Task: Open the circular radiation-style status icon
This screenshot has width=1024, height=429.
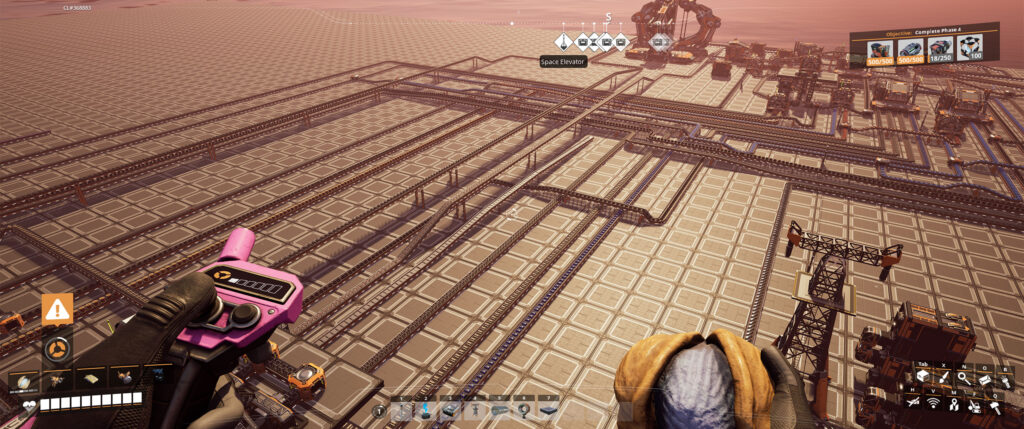Action: tap(57, 349)
